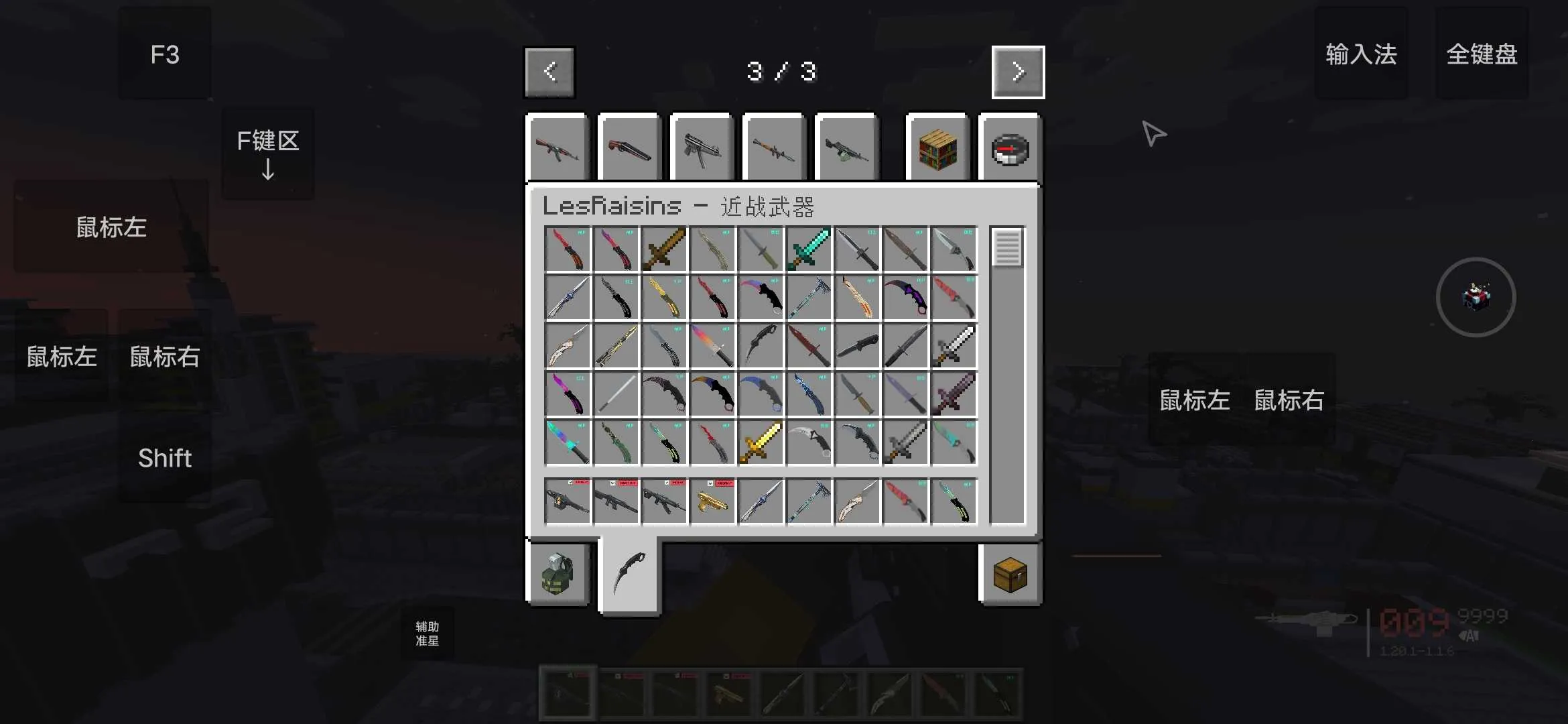Go to the previous page with the left arrow

549,72
